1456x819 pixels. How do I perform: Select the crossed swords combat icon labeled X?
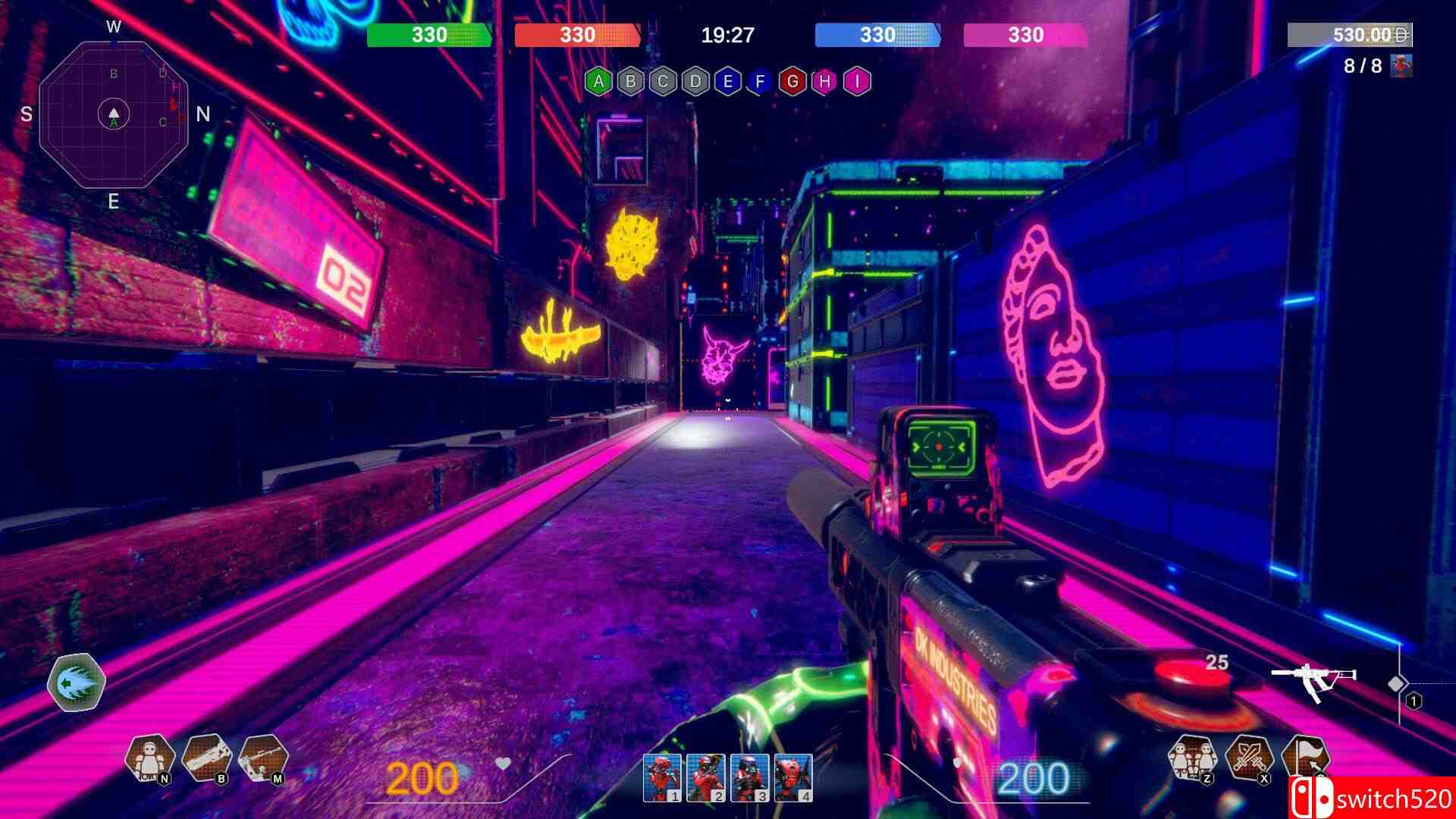[x=1249, y=758]
